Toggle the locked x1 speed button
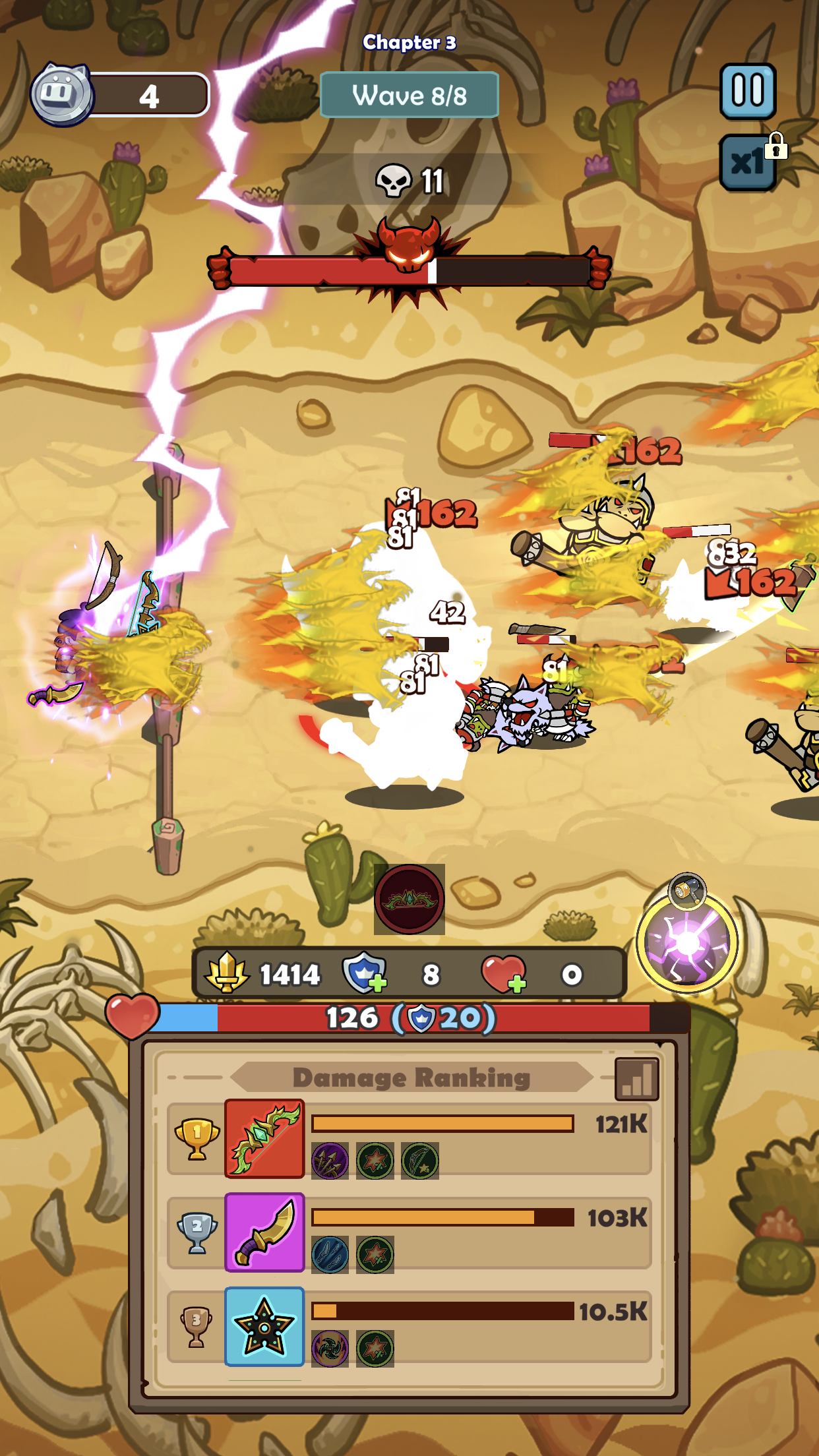Screen dimensions: 819x1456 coord(748,162)
